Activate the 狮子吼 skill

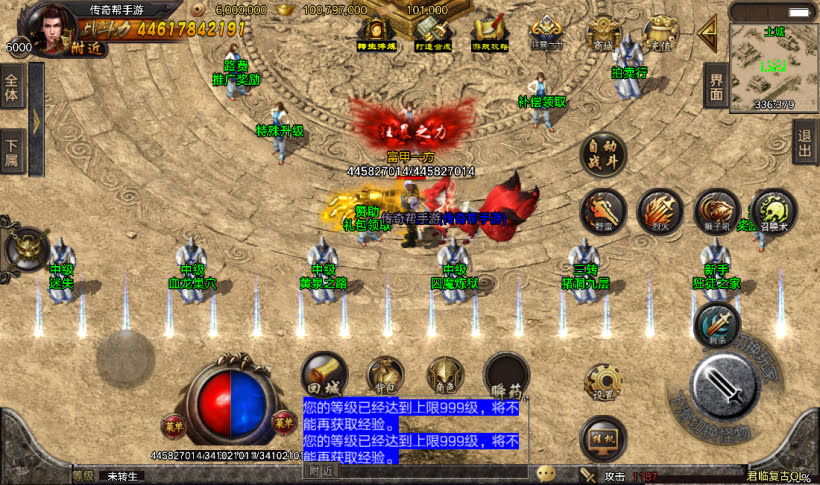716,211
